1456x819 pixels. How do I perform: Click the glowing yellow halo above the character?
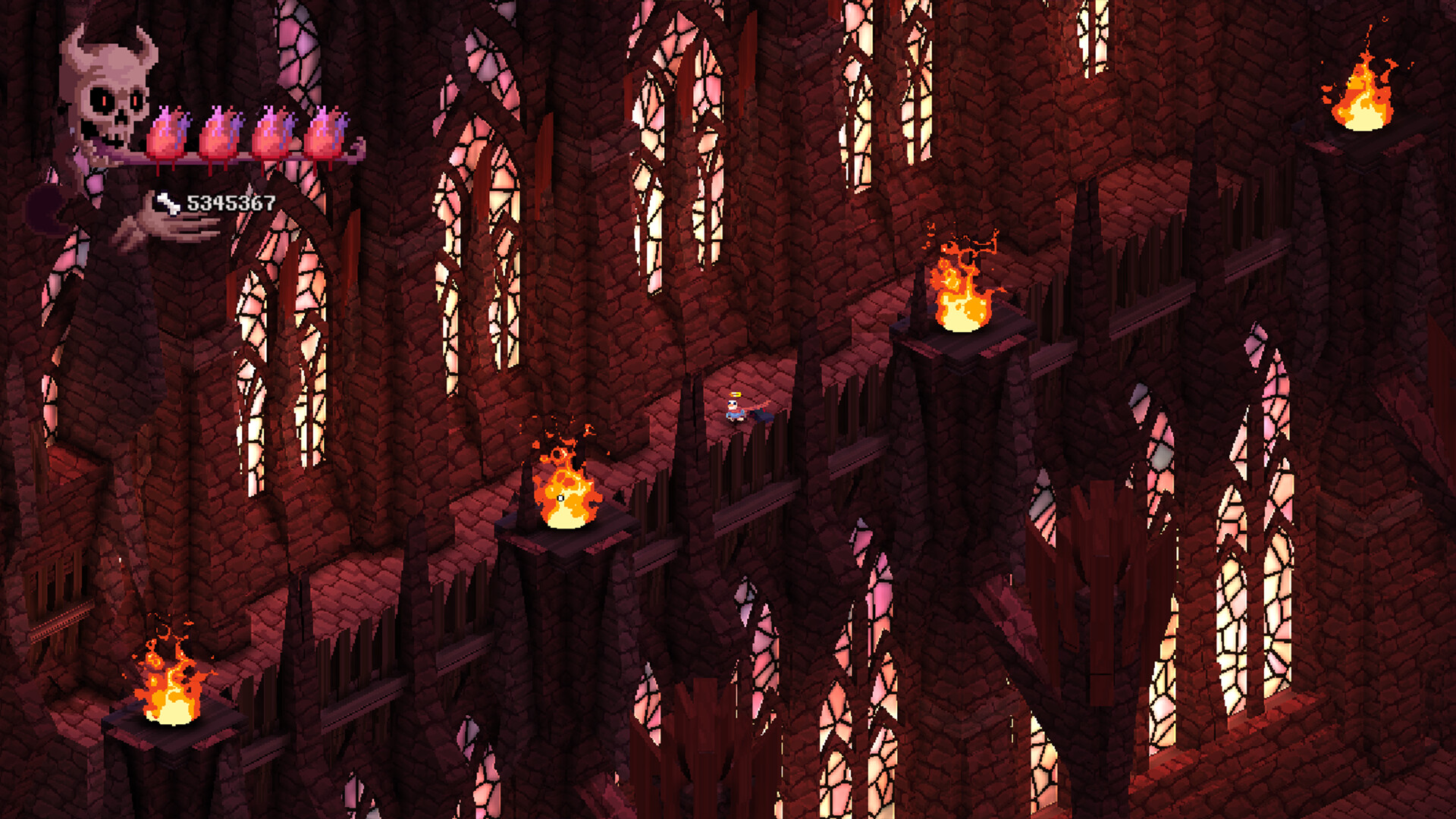click(734, 394)
